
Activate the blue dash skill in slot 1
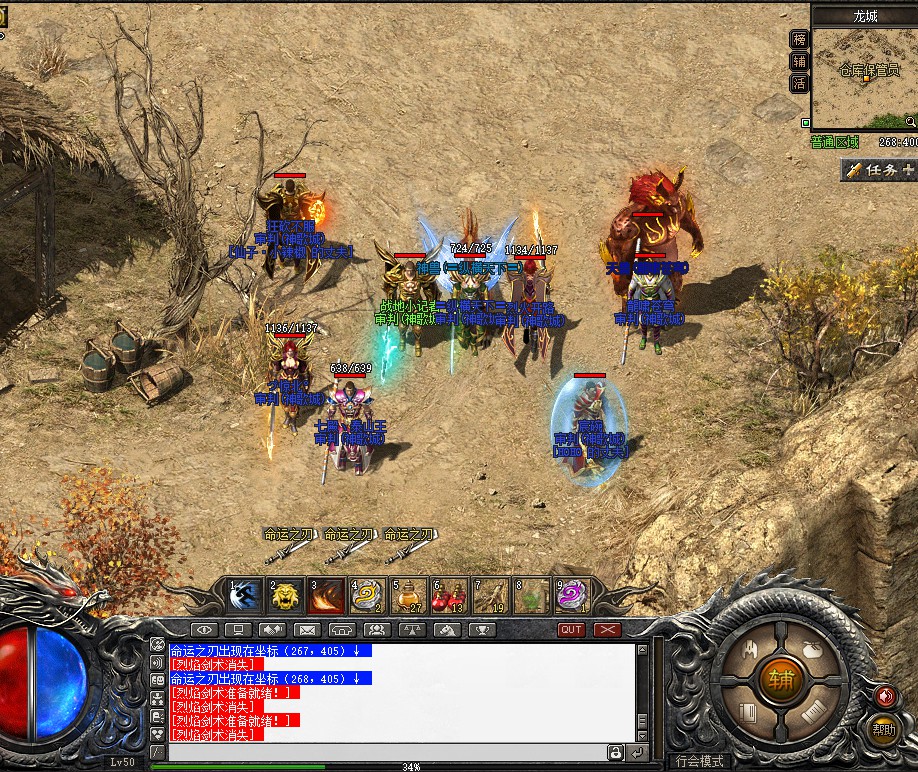point(244,596)
